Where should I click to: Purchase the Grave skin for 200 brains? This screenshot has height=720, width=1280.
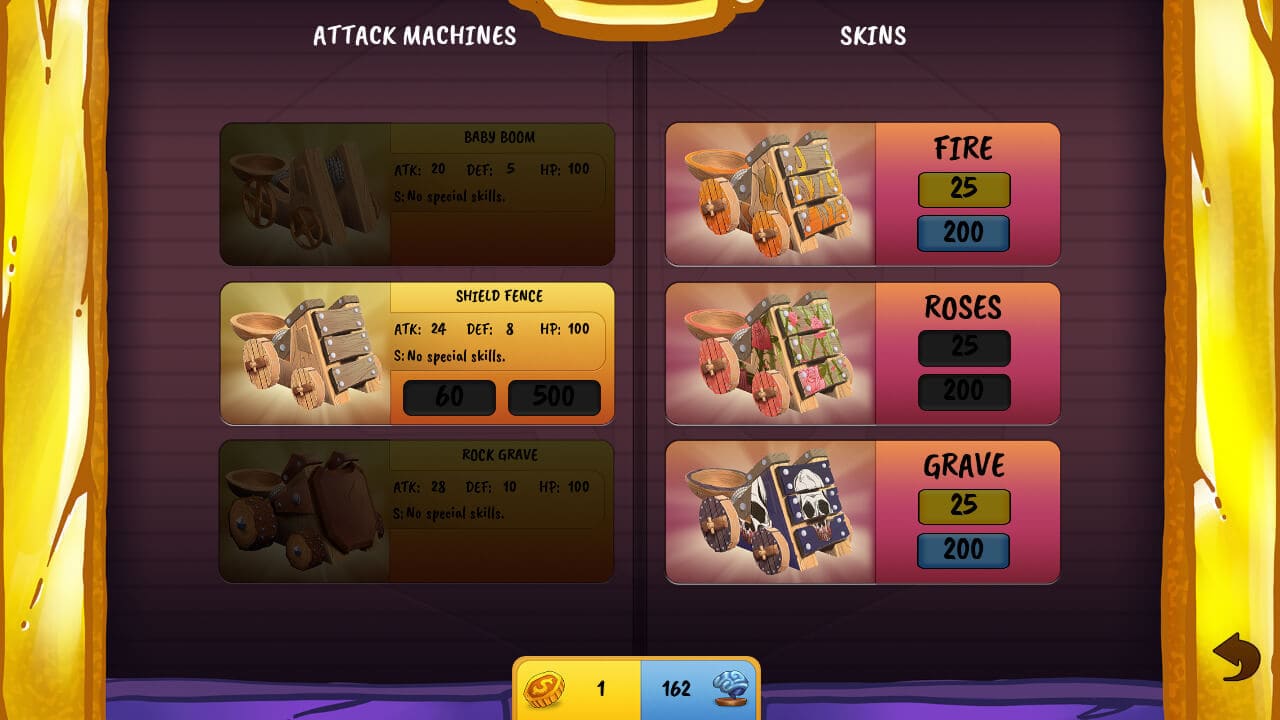click(x=963, y=550)
